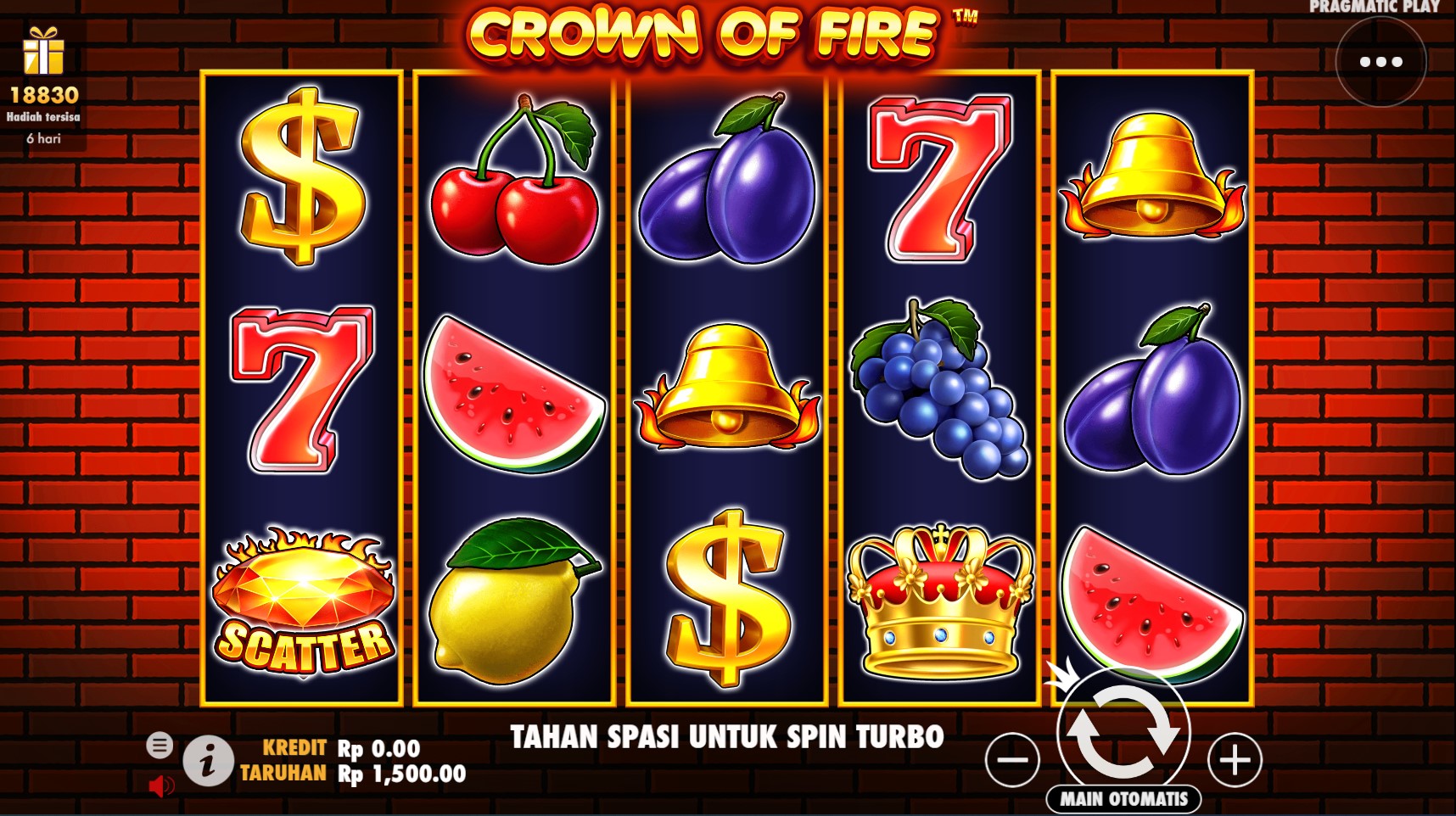Increase the bet with the plus button

(x=1235, y=759)
